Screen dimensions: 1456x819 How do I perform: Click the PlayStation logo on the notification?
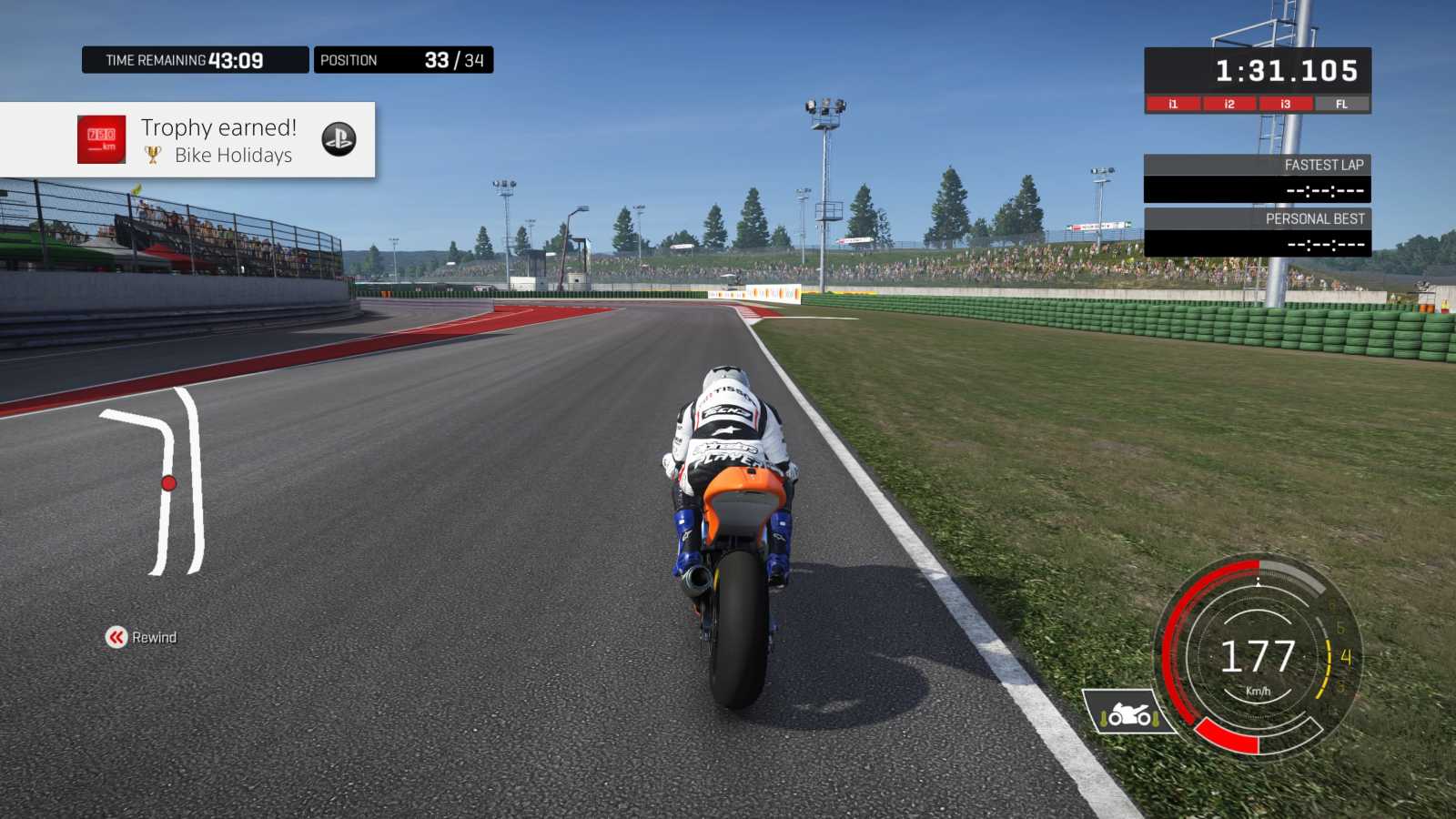coord(339,139)
